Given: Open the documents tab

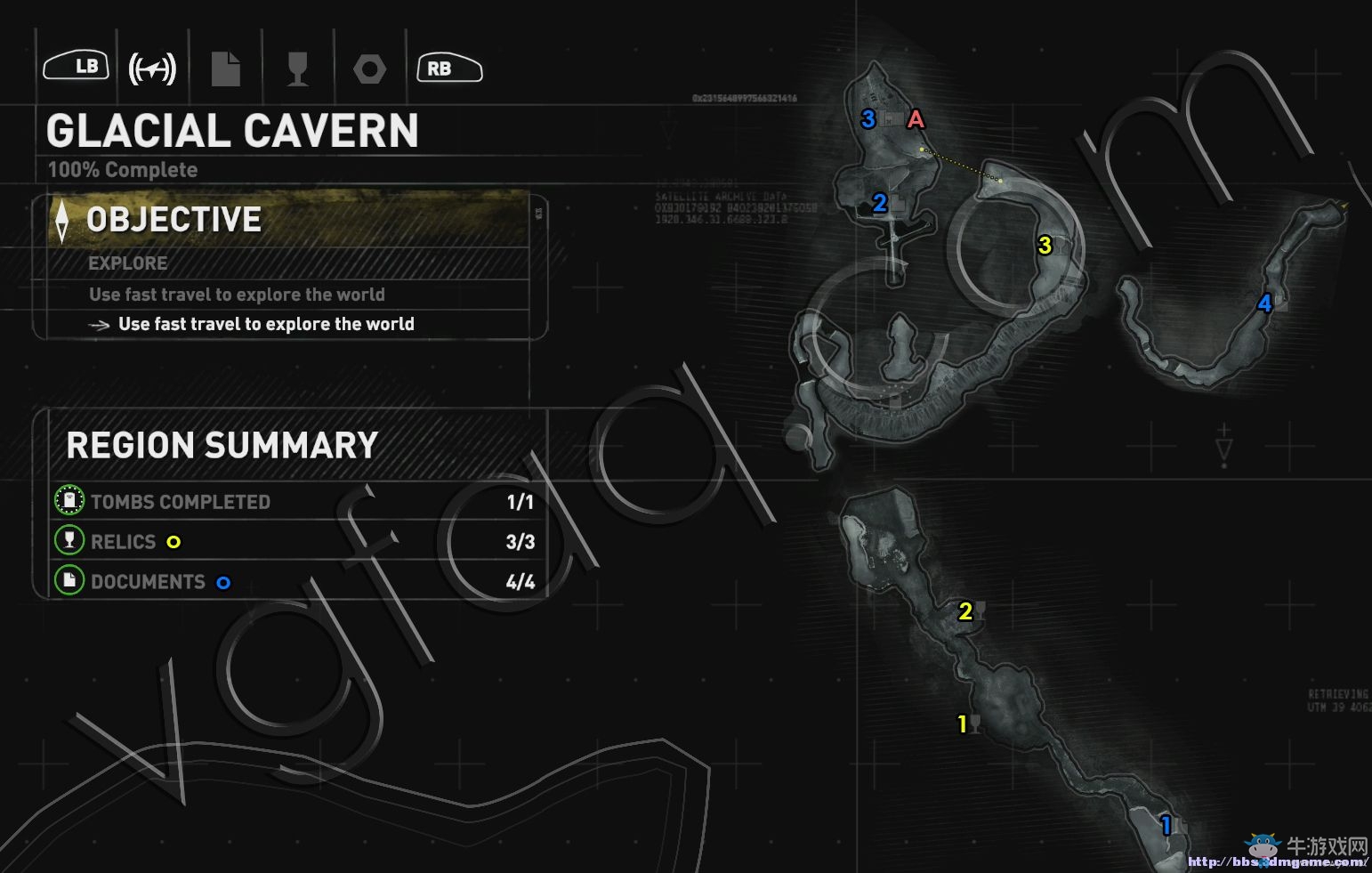Looking at the screenshot, I should click(225, 69).
